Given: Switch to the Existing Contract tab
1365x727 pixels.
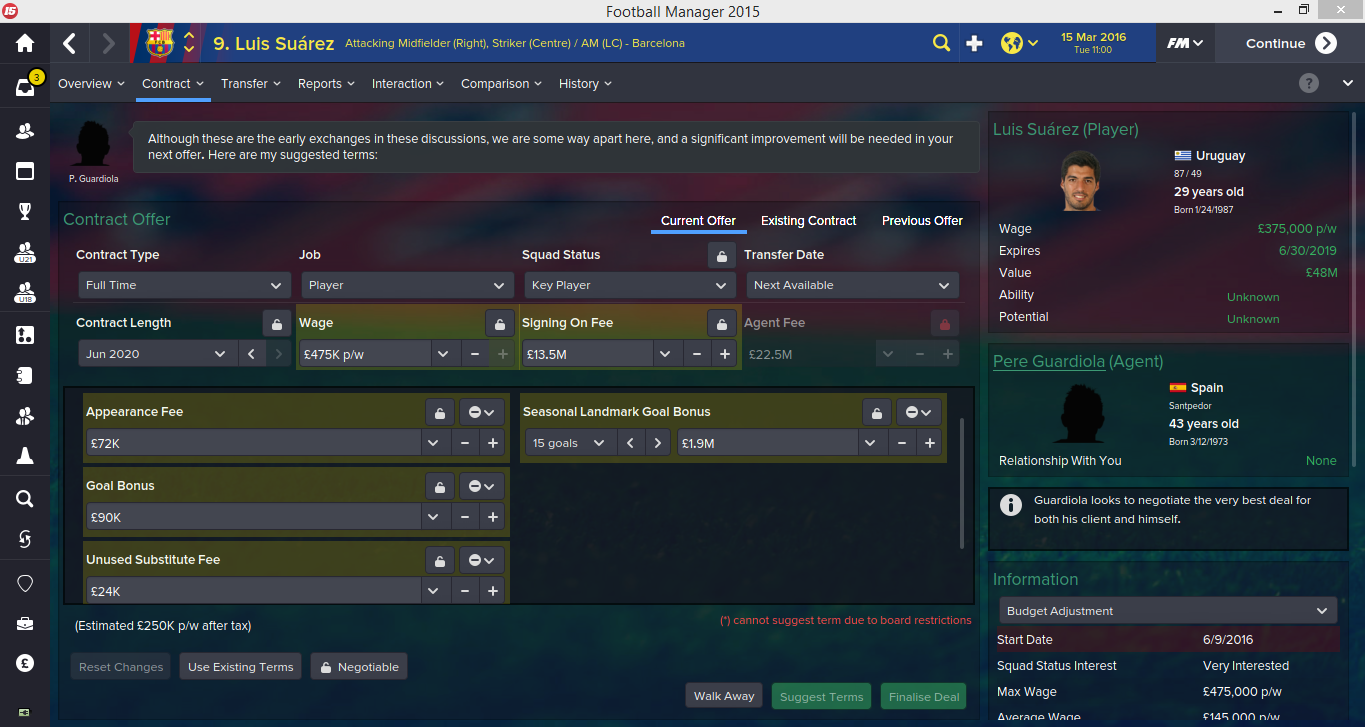Looking at the screenshot, I should [808, 220].
